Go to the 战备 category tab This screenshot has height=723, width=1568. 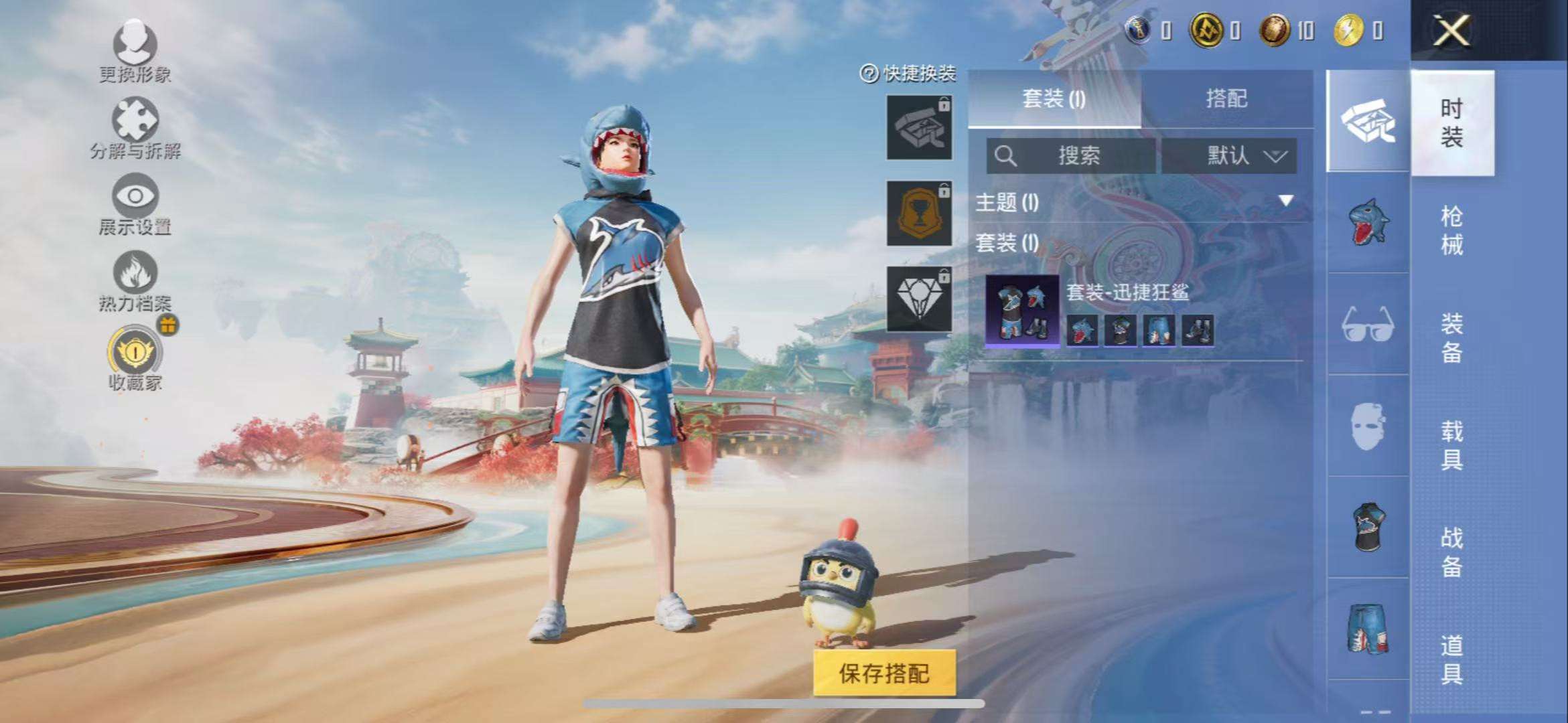click(1451, 552)
